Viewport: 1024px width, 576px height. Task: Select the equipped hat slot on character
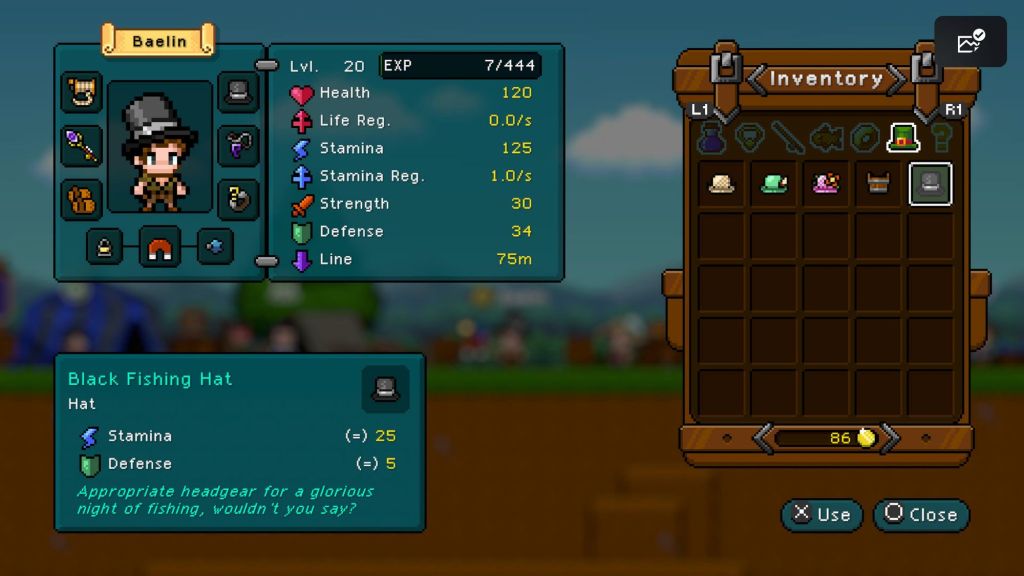(238, 92)
